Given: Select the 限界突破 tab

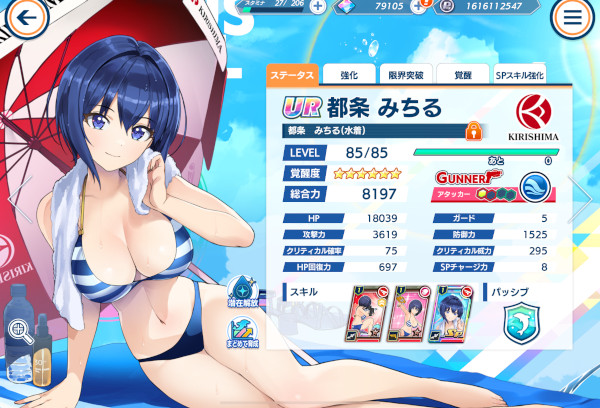Looking at the screenshot, I should tap(408, 74).
